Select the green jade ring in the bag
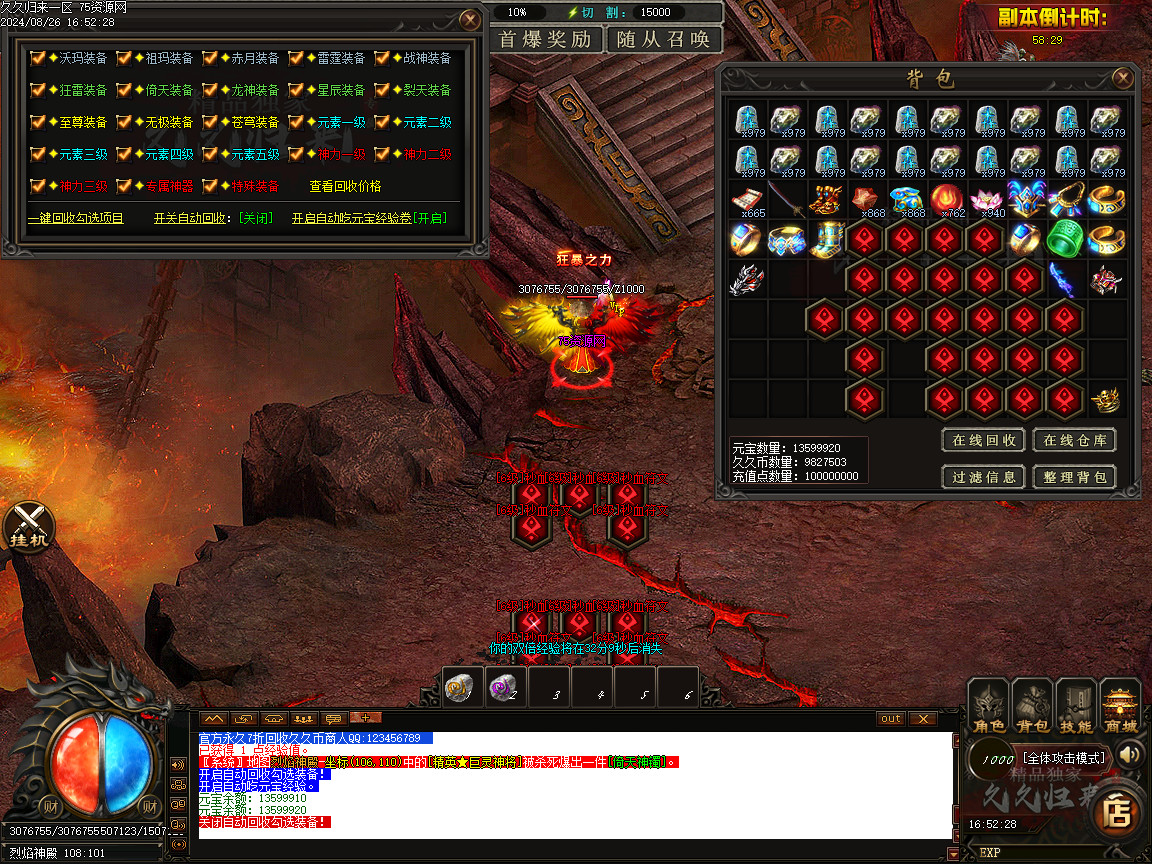The width and height of the screenshot is (1152, 864). (1065, 240)
